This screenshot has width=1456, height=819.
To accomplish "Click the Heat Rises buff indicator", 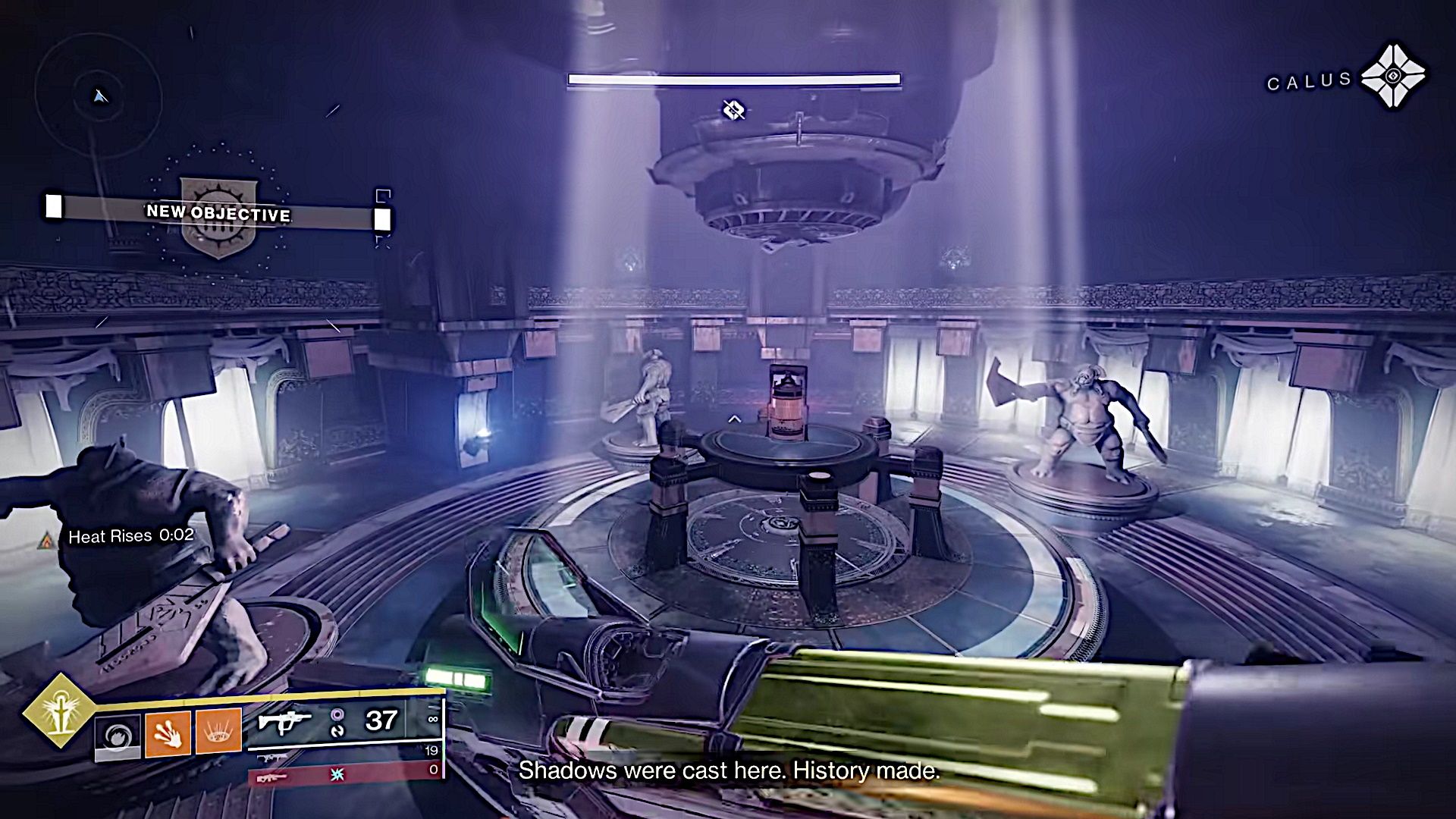I will pos(129,536).
